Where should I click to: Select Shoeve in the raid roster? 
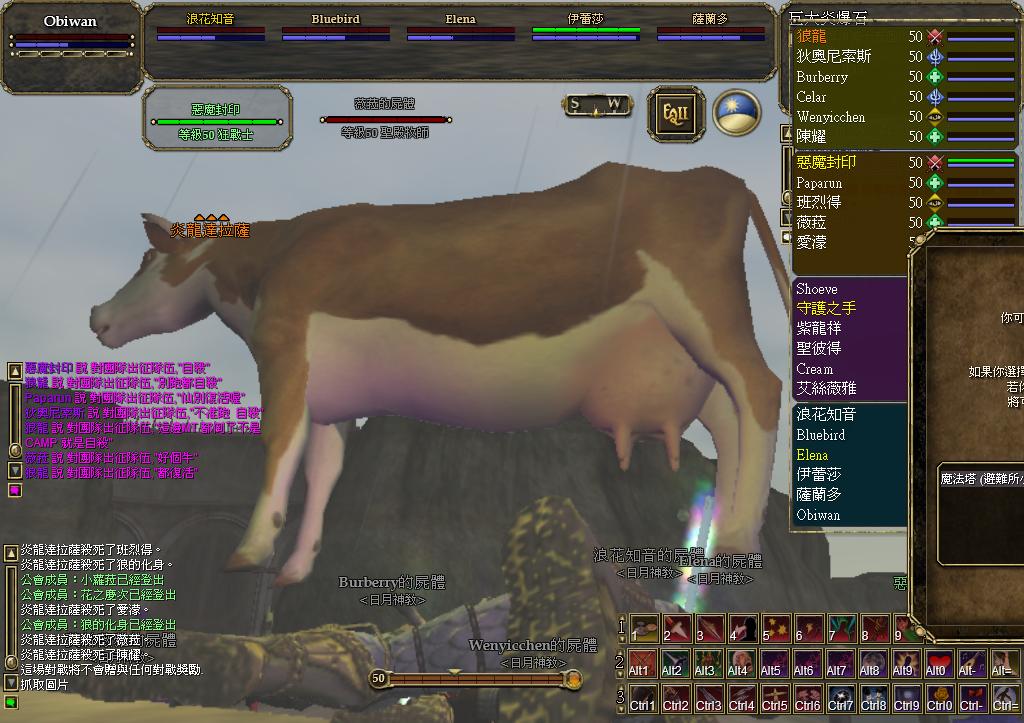(x=817, y=289)
